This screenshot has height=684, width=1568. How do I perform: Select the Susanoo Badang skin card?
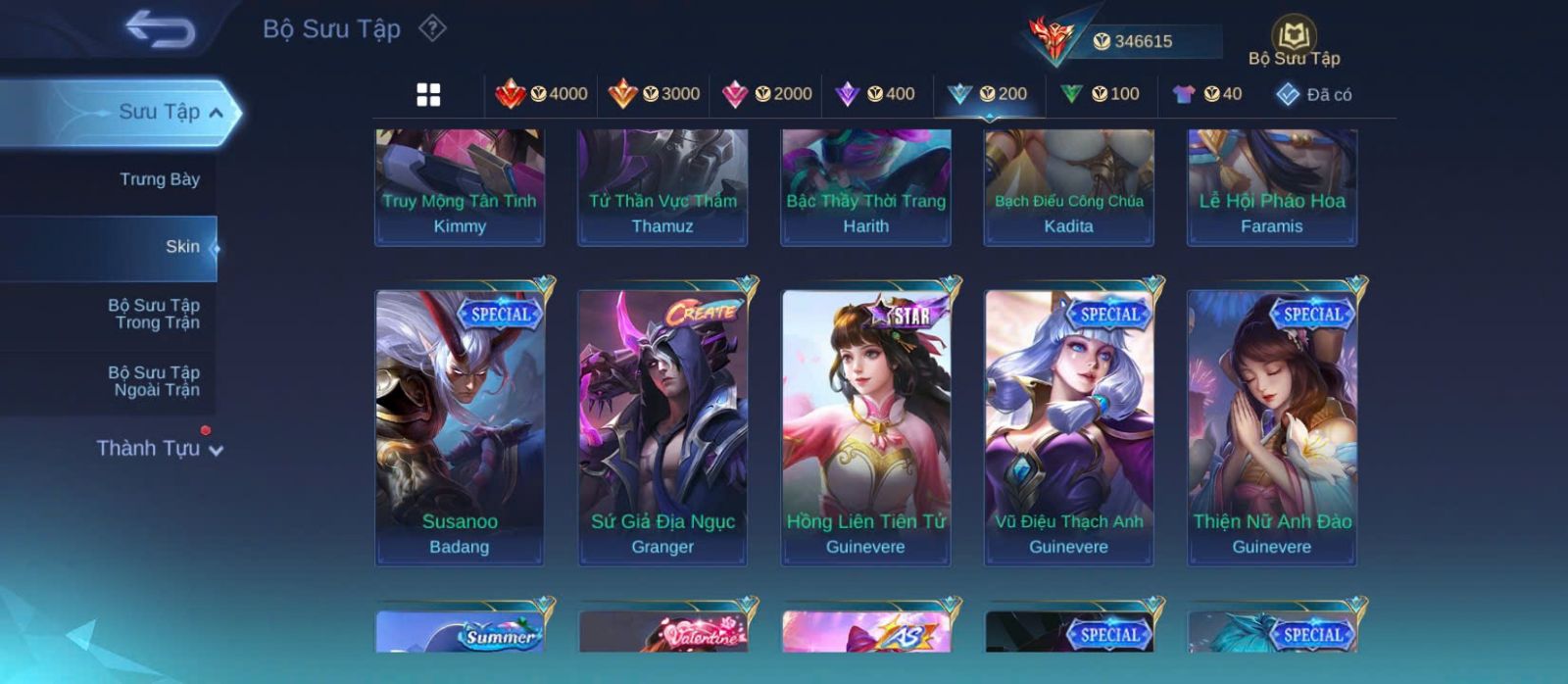(x=460, y=427)
